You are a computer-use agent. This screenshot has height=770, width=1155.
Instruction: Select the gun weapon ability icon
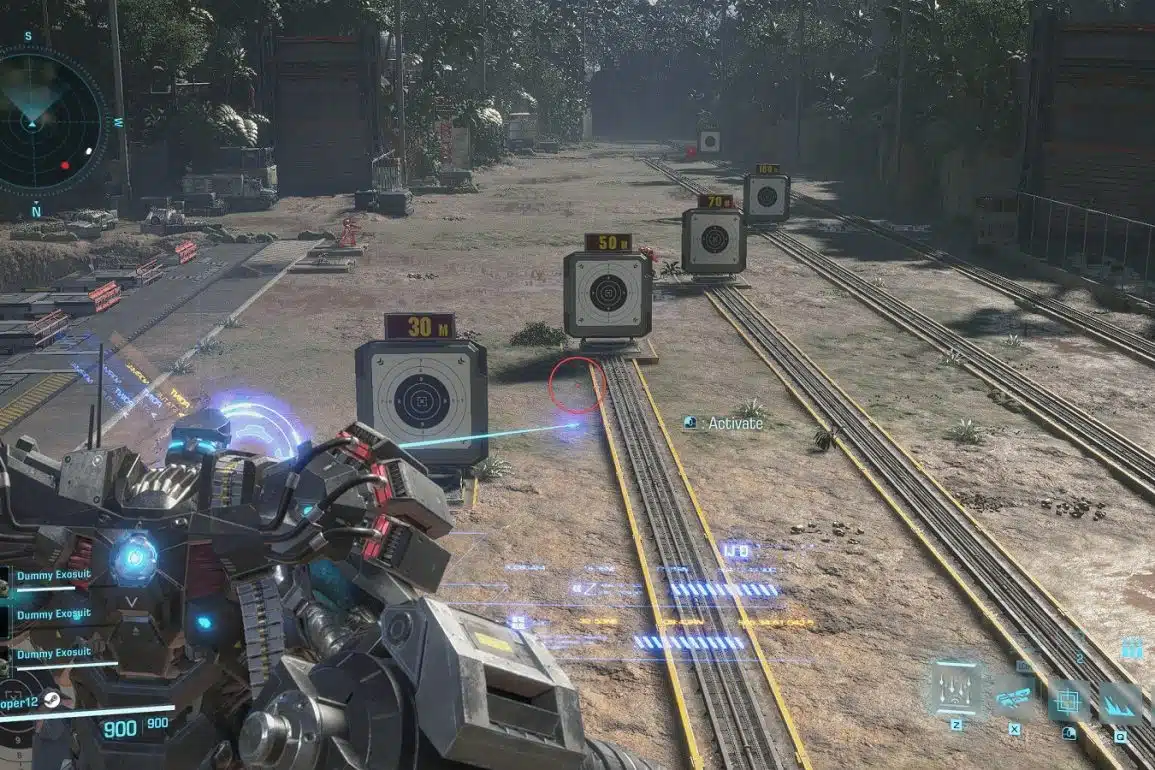1012,695
